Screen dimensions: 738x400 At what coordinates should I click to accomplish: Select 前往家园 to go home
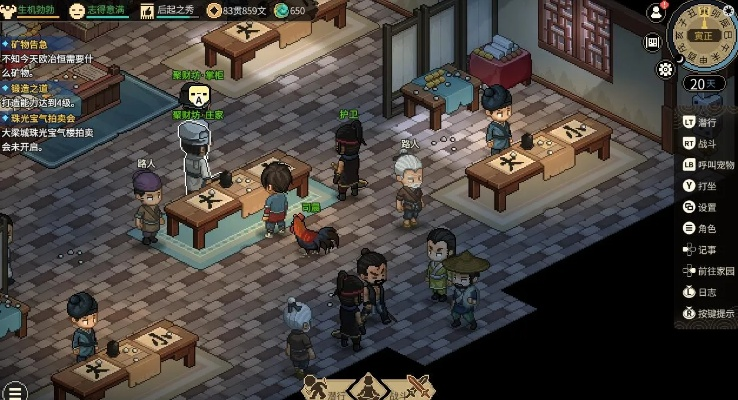tap(714, 271)
